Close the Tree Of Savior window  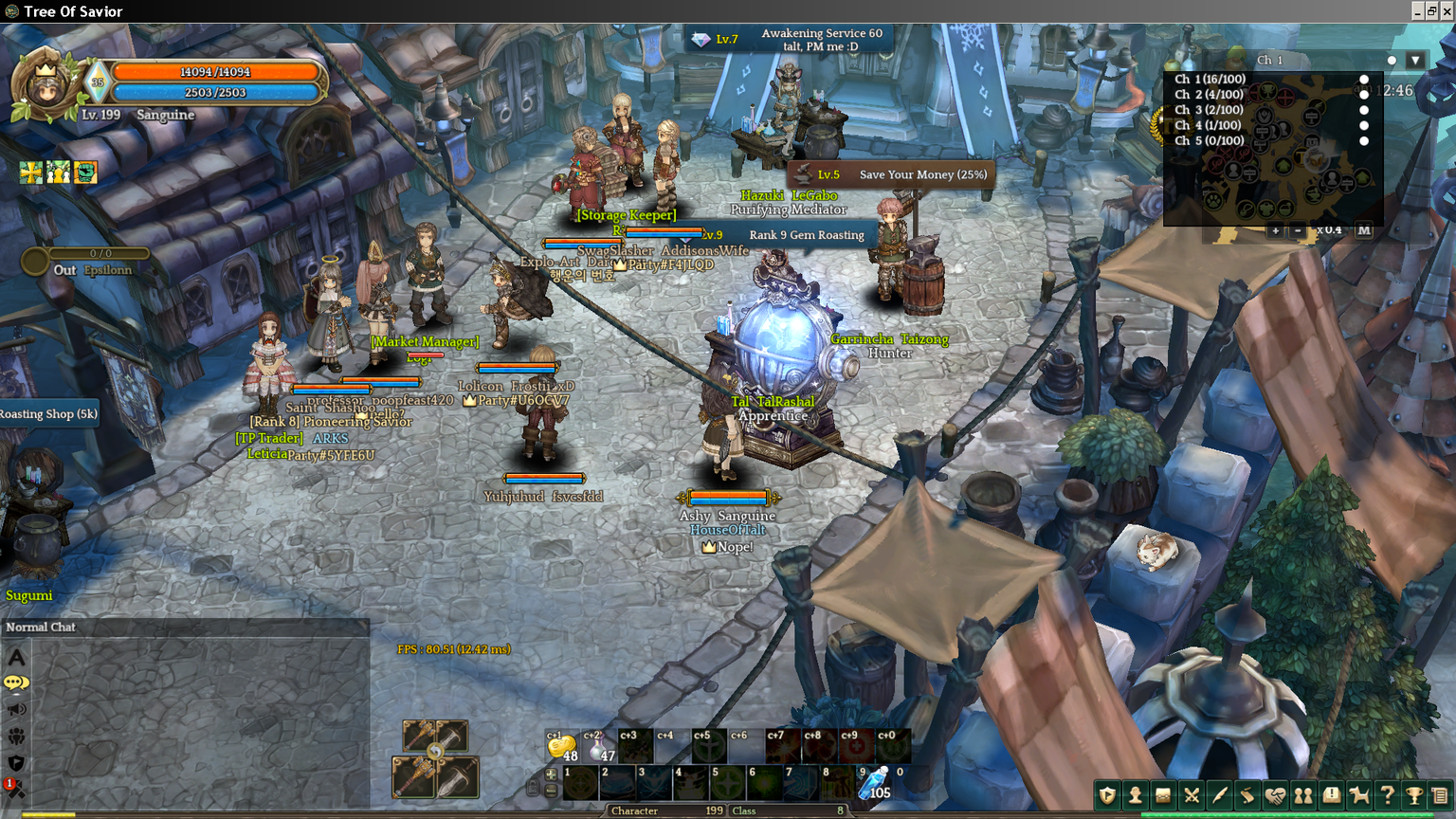pos(1447,11)
